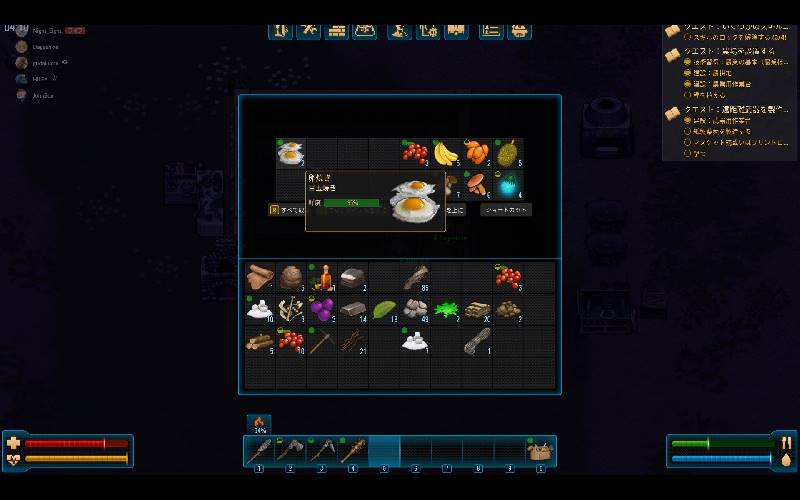Select the orange fruit cluster slot
This screenshot has width=800, height=500.
477,153
